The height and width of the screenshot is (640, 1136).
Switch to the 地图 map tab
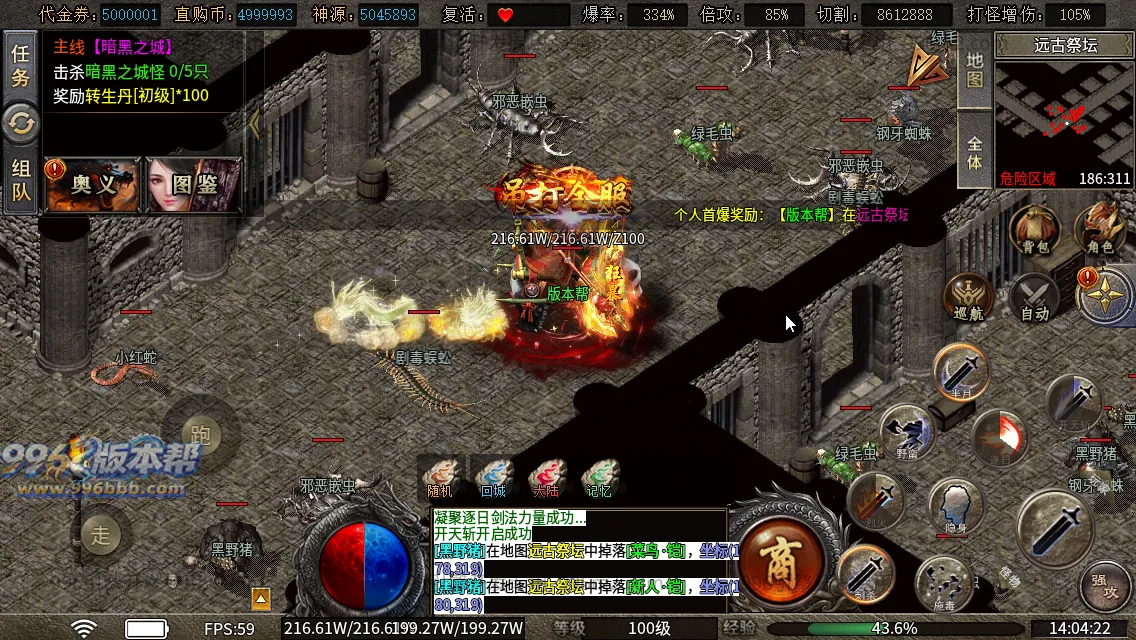pyautogui.click(x=975, y=70)
